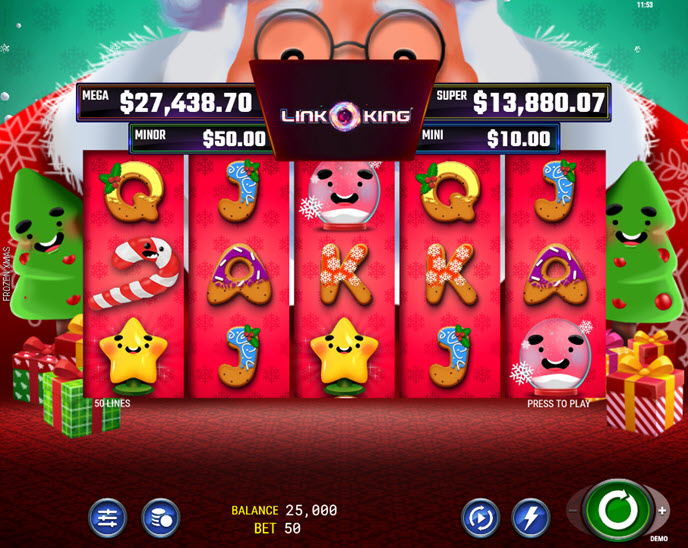Open the settings sliders menu
Image resolution: width=688 pixels, height=548 pixels.
(x=107, y=518)
